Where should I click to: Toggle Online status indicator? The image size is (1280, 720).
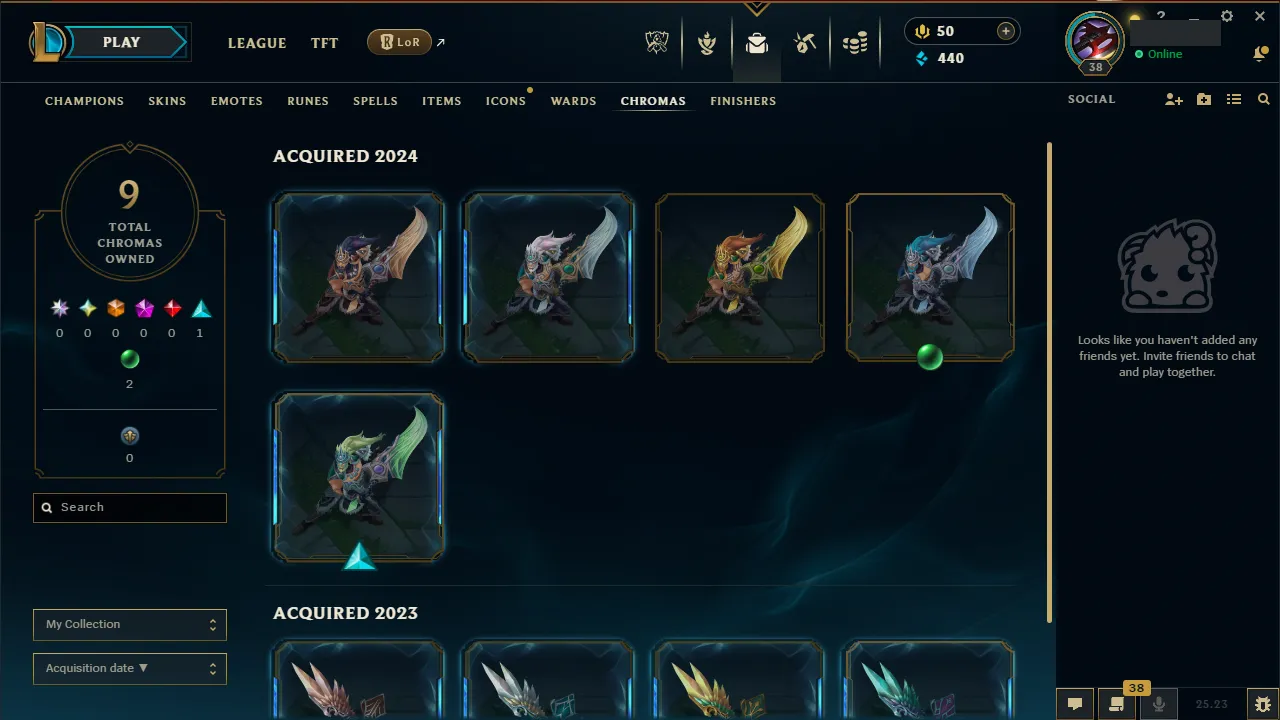(1160, 54)
